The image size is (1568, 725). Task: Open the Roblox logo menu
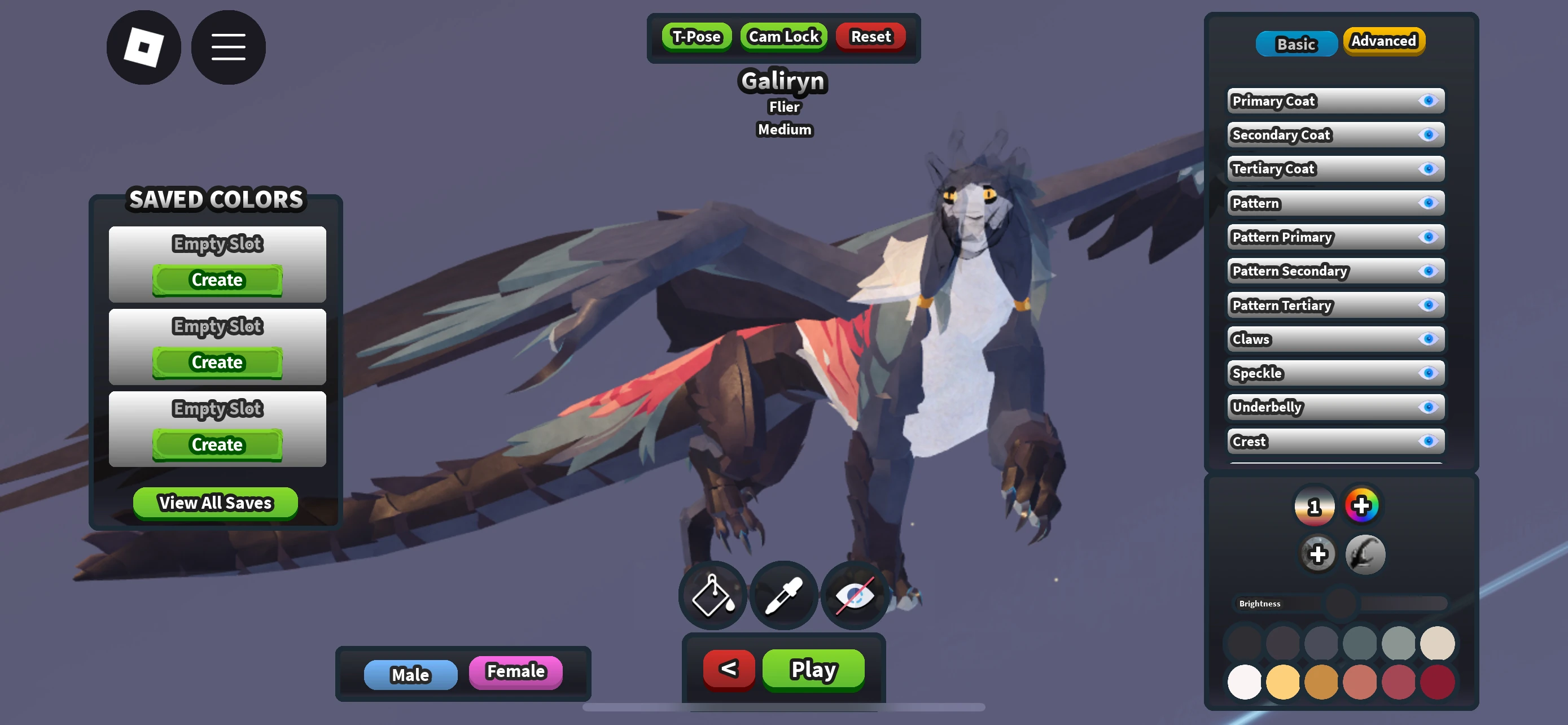144,47
